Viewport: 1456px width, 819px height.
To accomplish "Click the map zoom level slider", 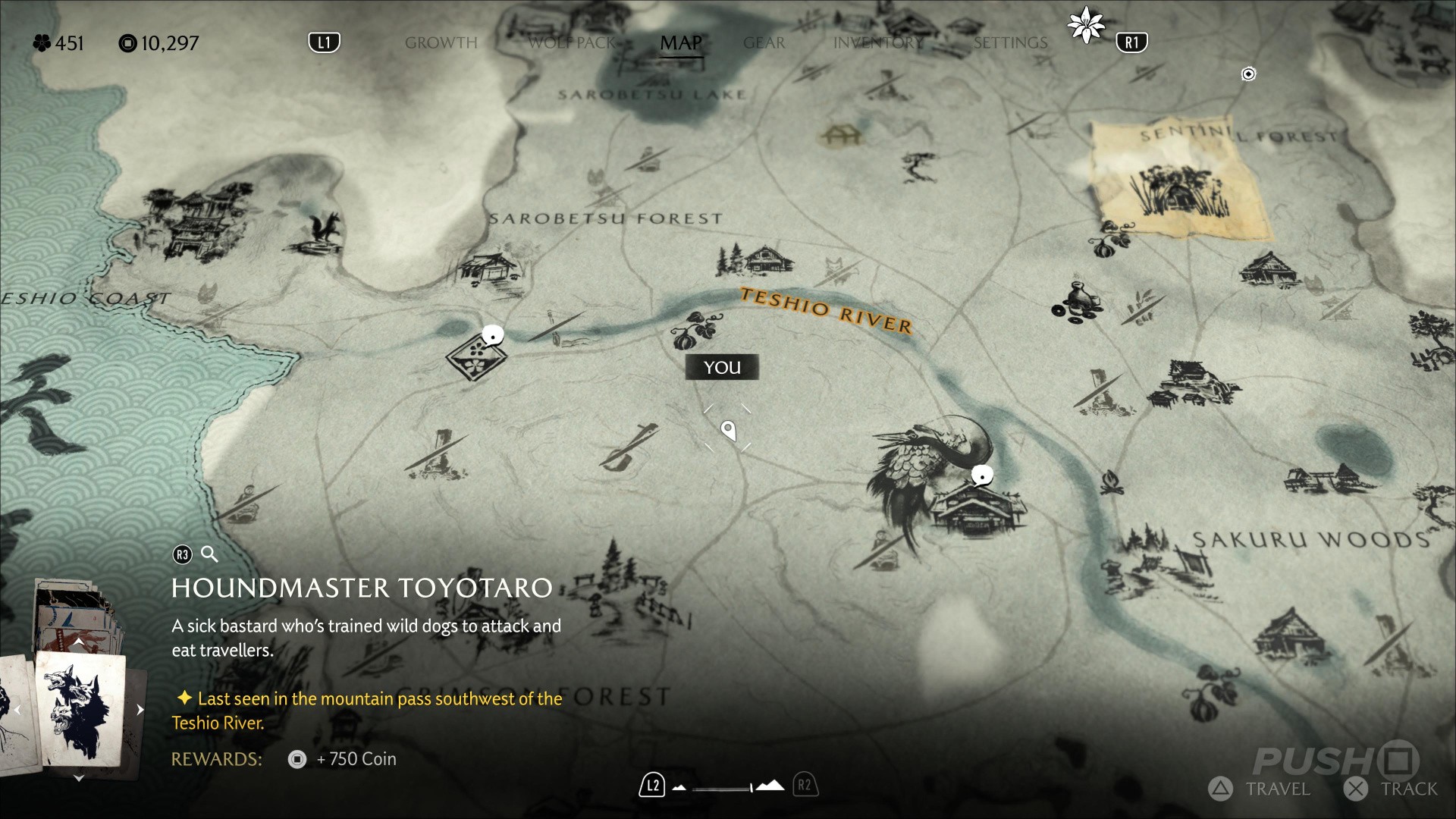I will [x=724, y=788].
